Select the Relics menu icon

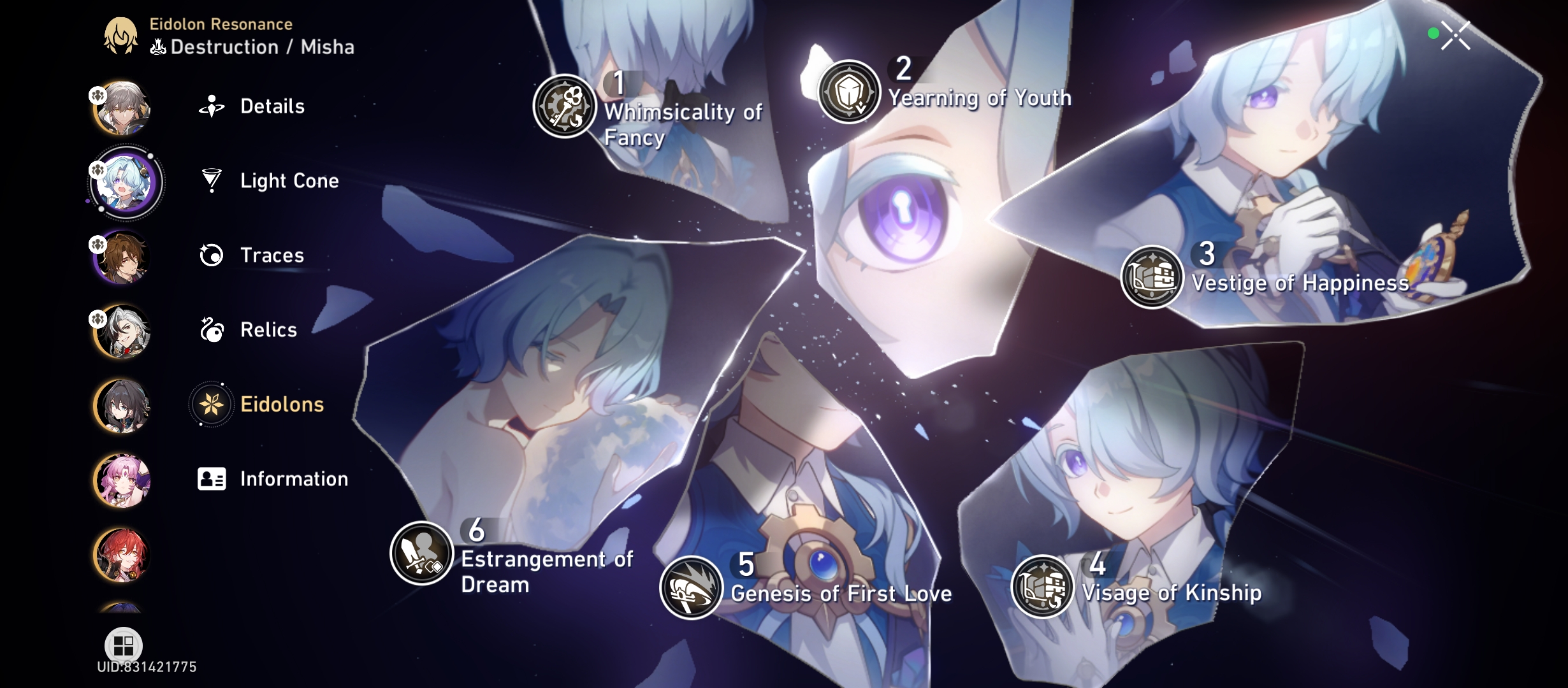coord(210,330)
